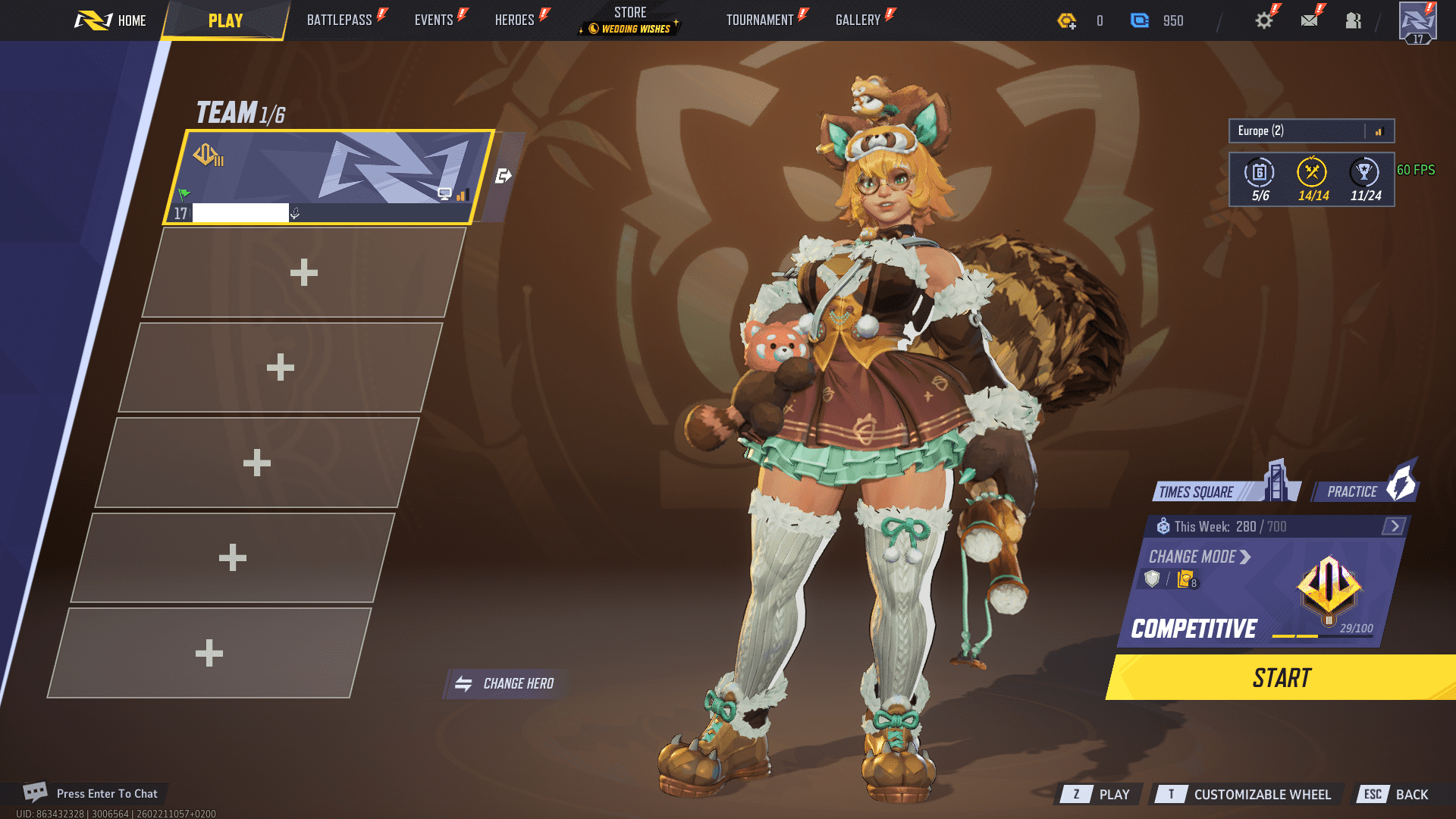Open the STORE Wedding Wishes tab
Image resolution: width=1456 pixels, height=819 pixels.
(630, 20)
